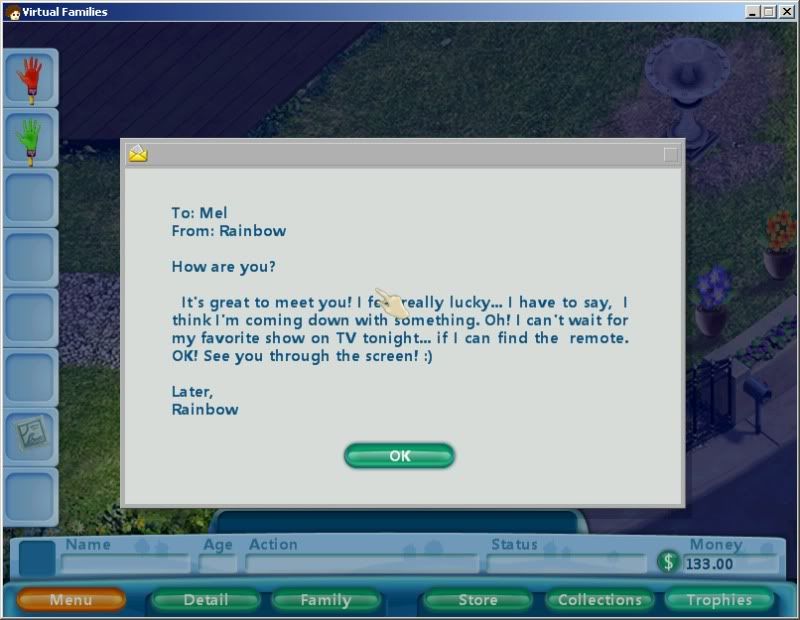Show the Family screen
The height and width of the screenshot is (620, 800).
[x=325, y=600]
